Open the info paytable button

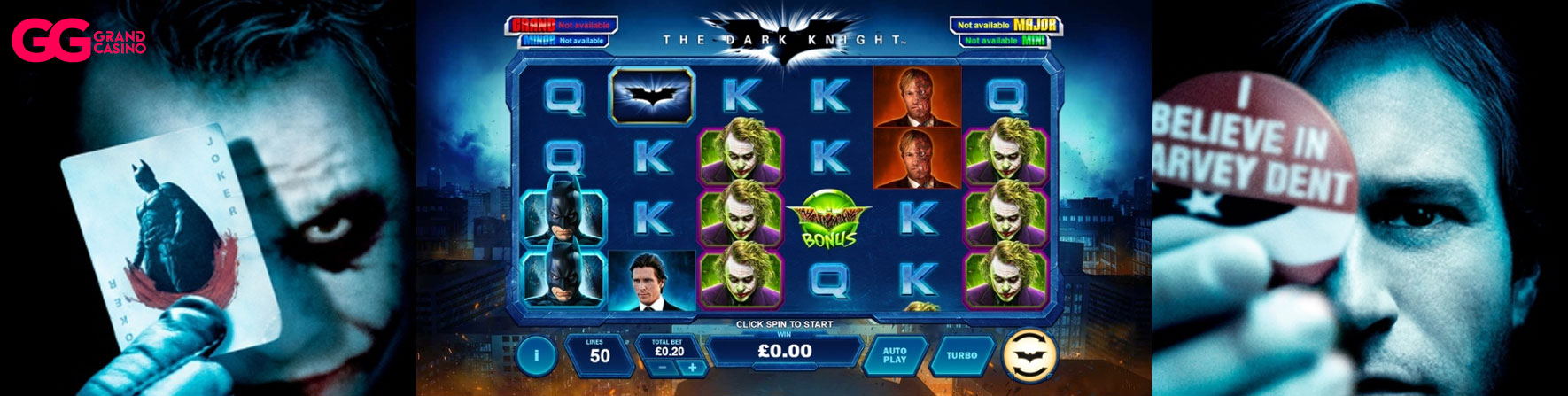[x=536, y=355]
